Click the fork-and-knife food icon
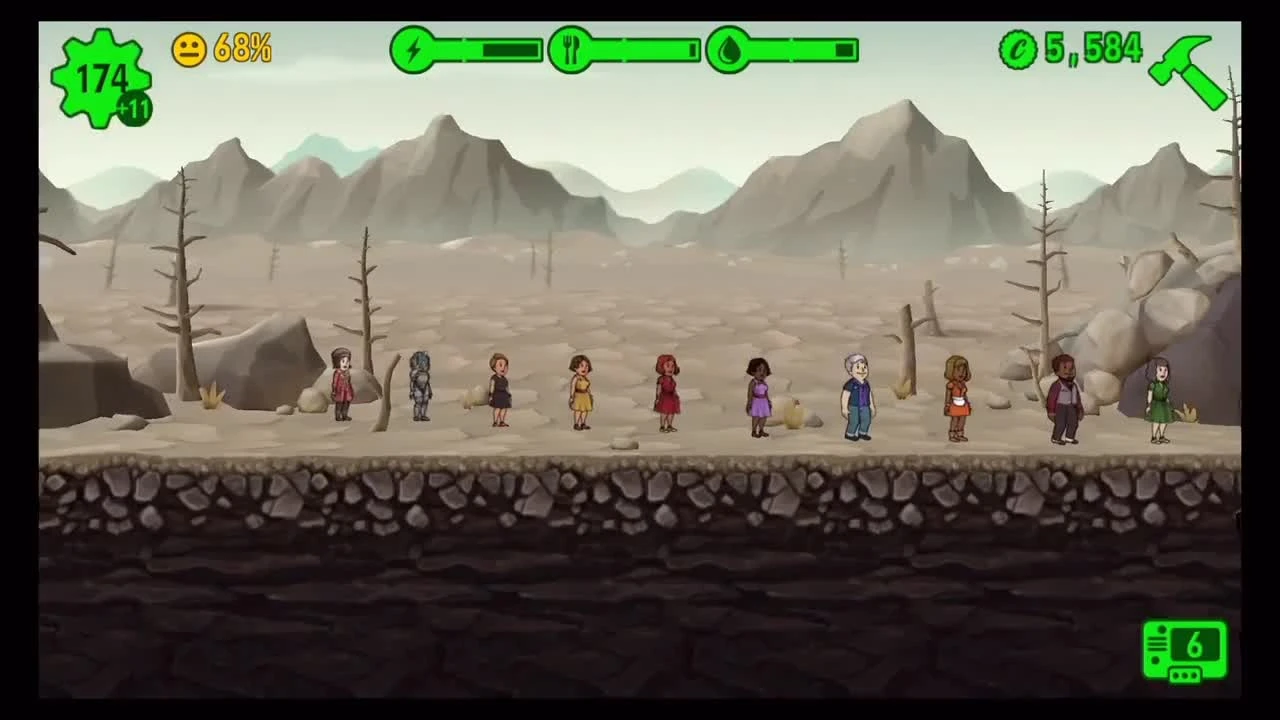 (x=573, y=48)
